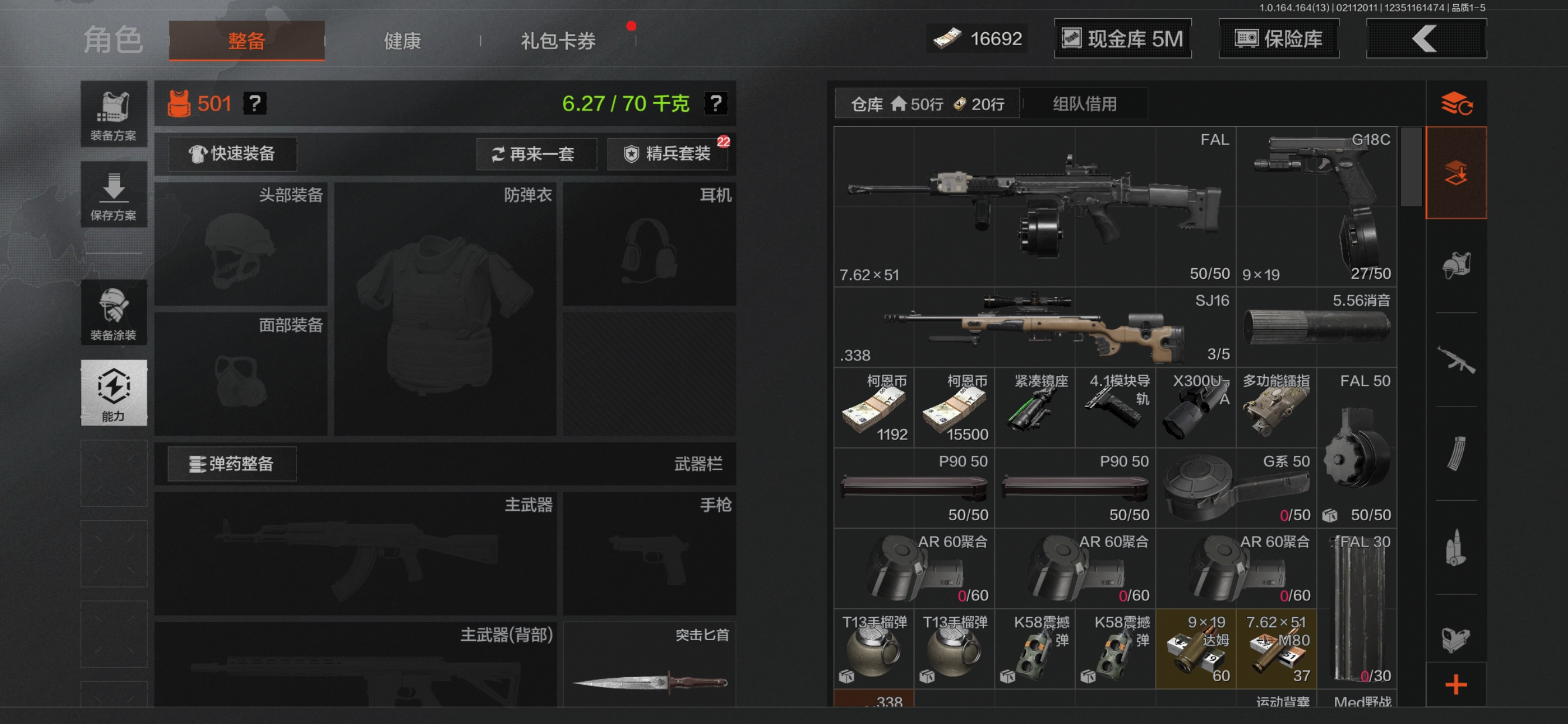Switch to the 组队借用 team borrow tab
1568x724 pixels.
coord(1085,104)
